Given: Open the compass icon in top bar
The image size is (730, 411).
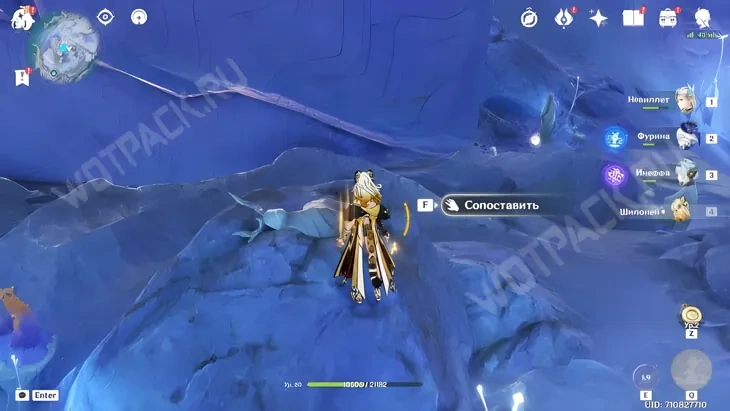Looking at the screenshot, I should click(x=529, y=18).
